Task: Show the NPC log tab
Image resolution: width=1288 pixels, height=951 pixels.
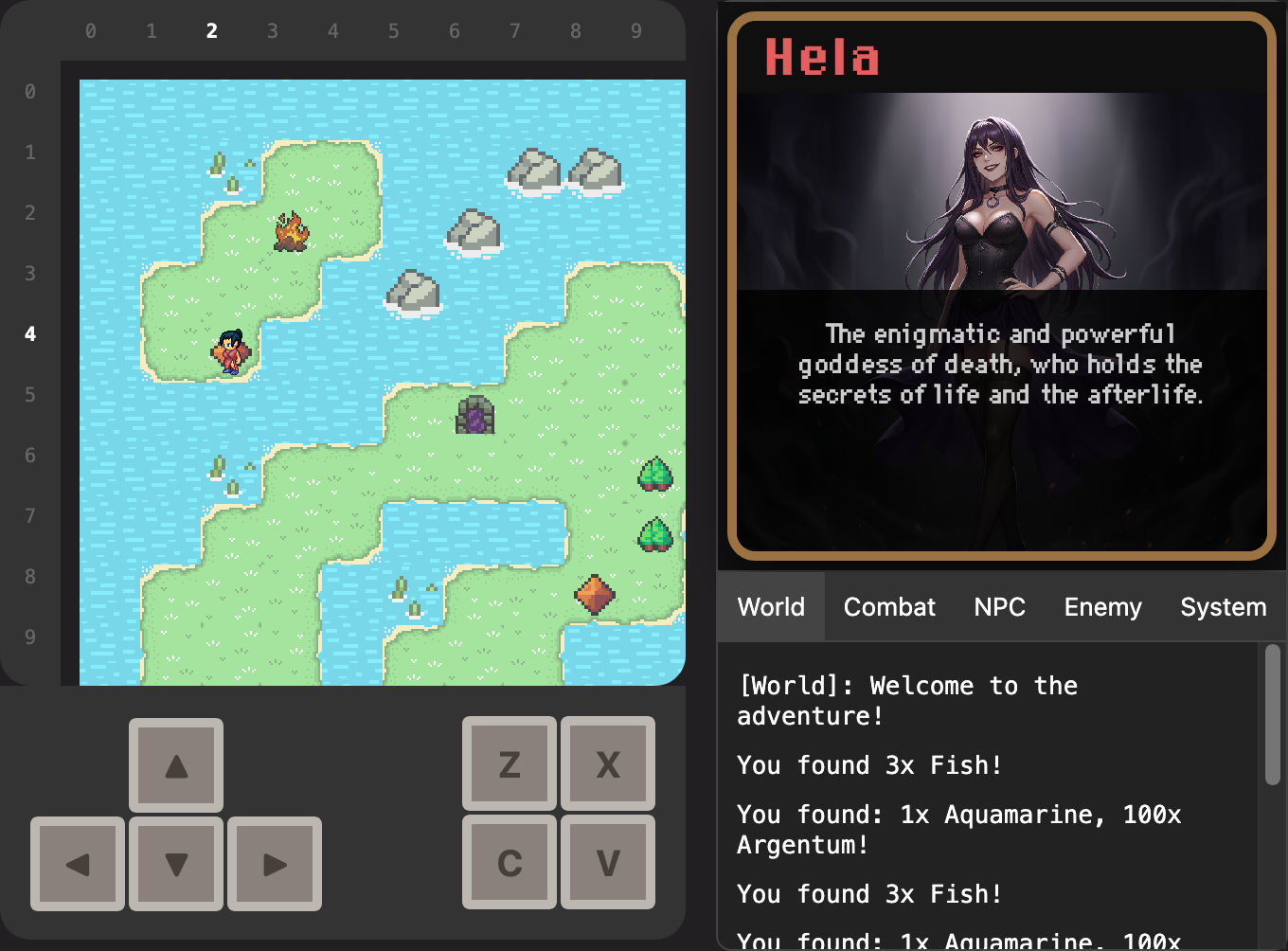Action: (x=999, y=607)
